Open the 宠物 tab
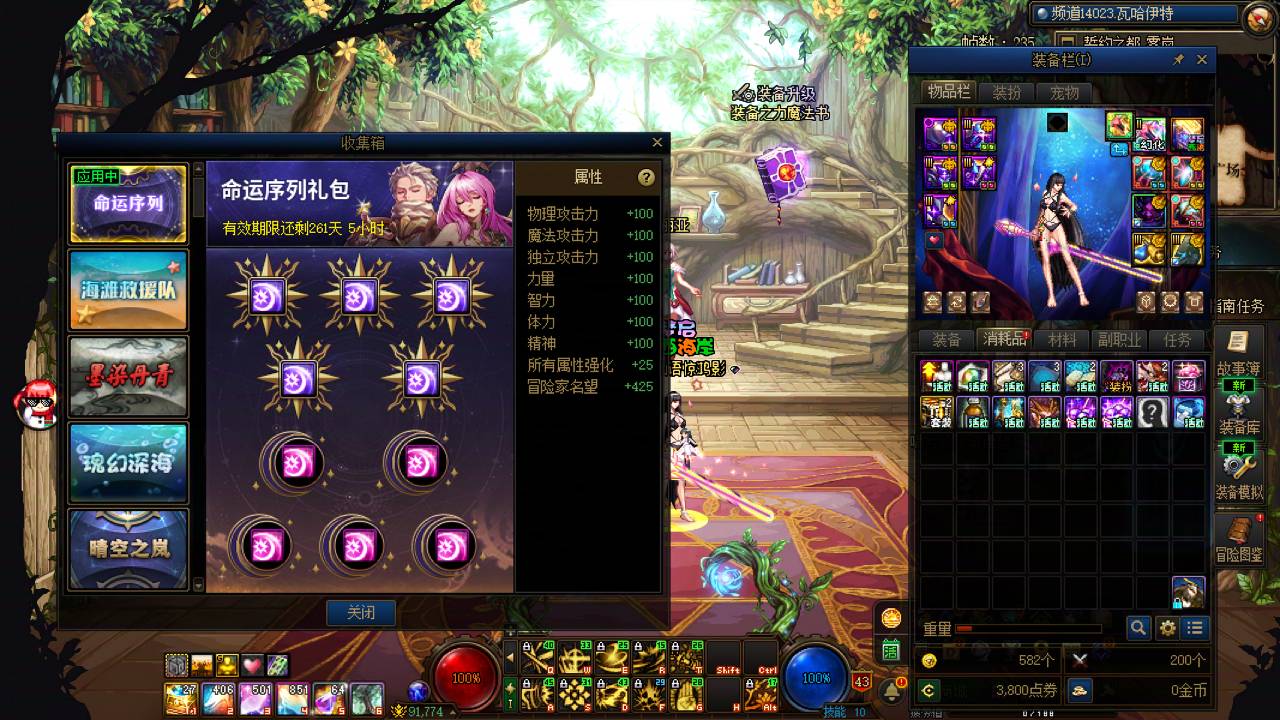Screen dimensions: 1280x720 (x=1064, y=93)
